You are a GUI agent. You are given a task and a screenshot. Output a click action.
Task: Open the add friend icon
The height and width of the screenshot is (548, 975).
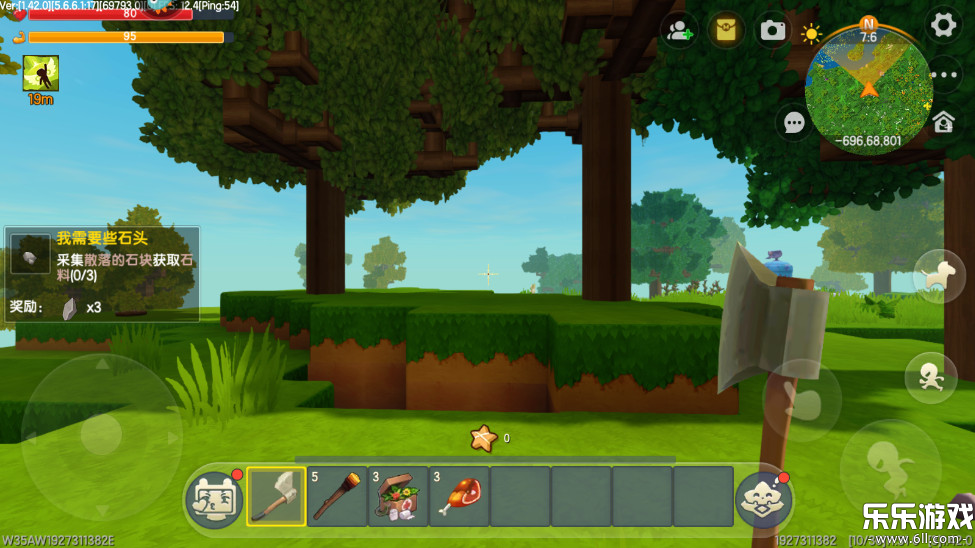679,30
